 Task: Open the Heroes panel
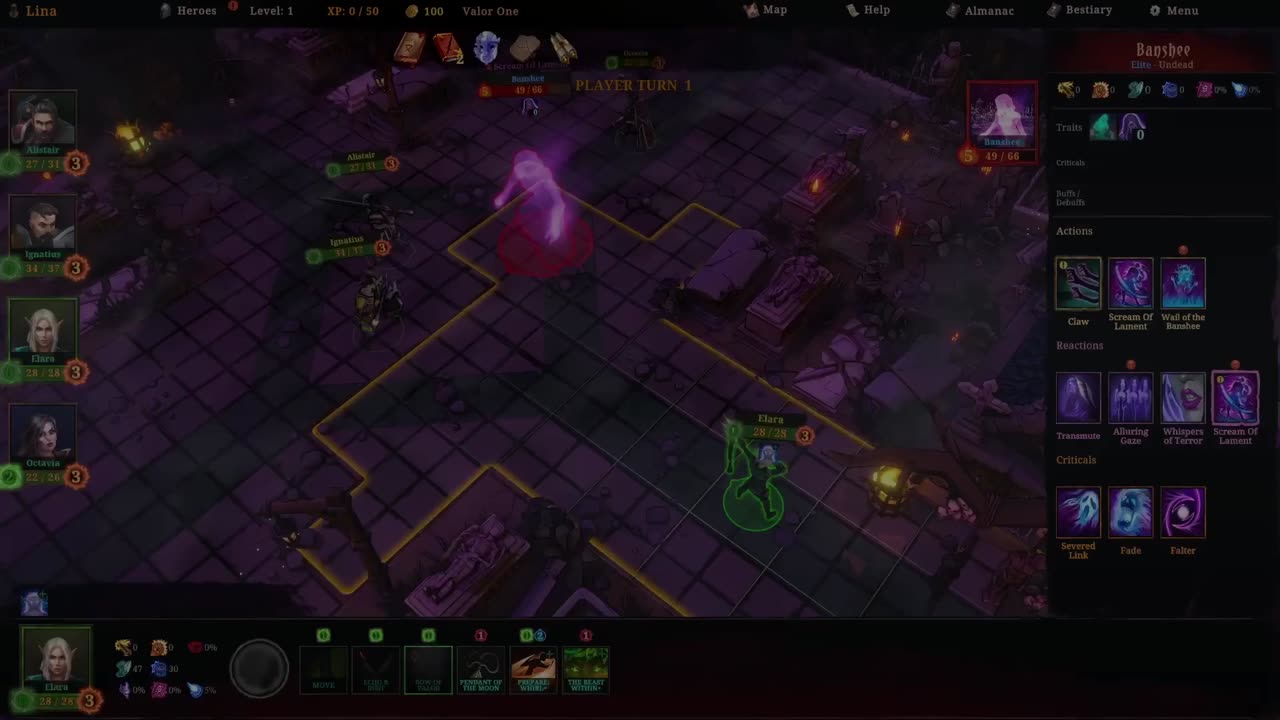click(188, 11)
